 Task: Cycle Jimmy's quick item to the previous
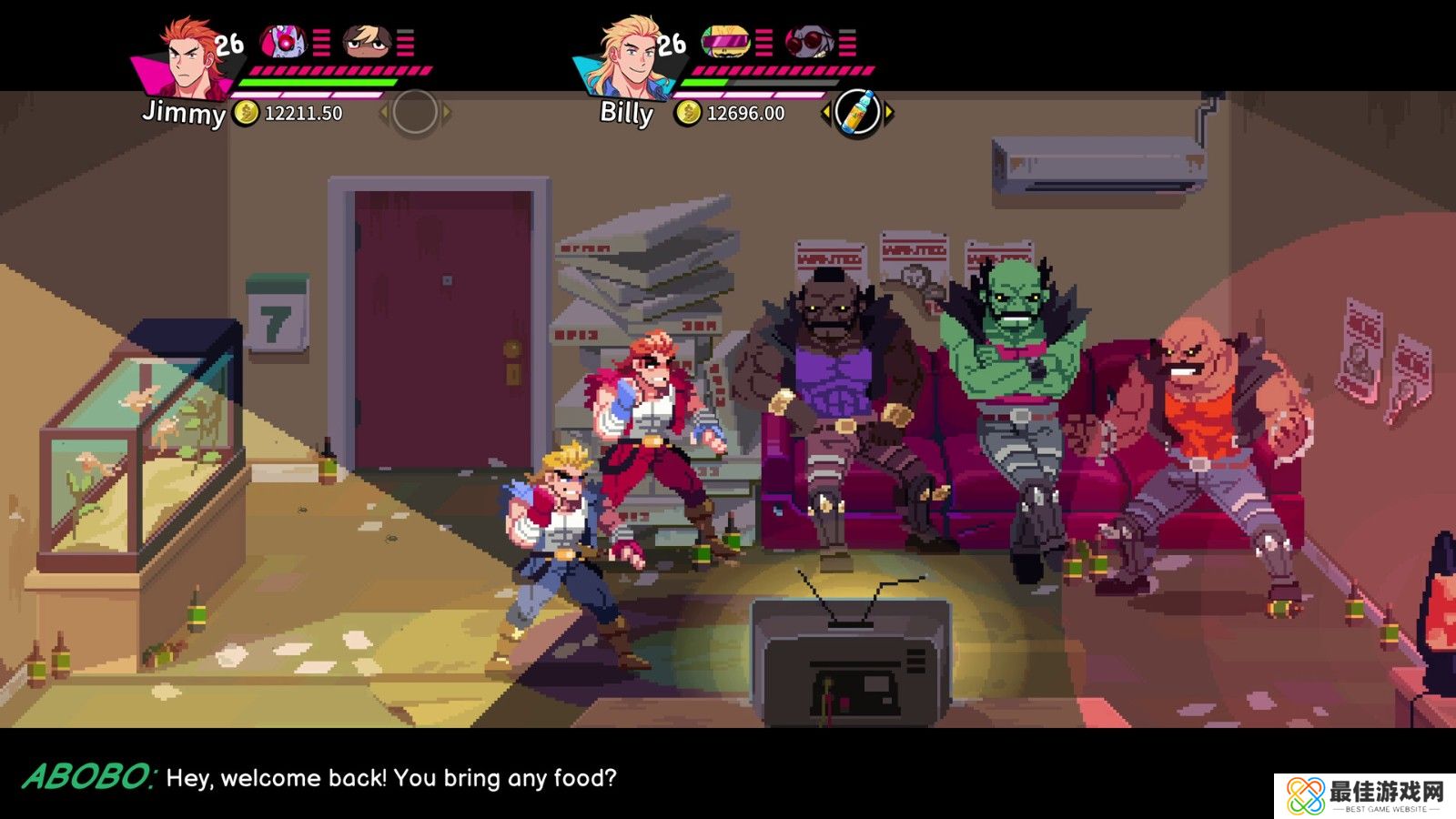pos(383,113)
